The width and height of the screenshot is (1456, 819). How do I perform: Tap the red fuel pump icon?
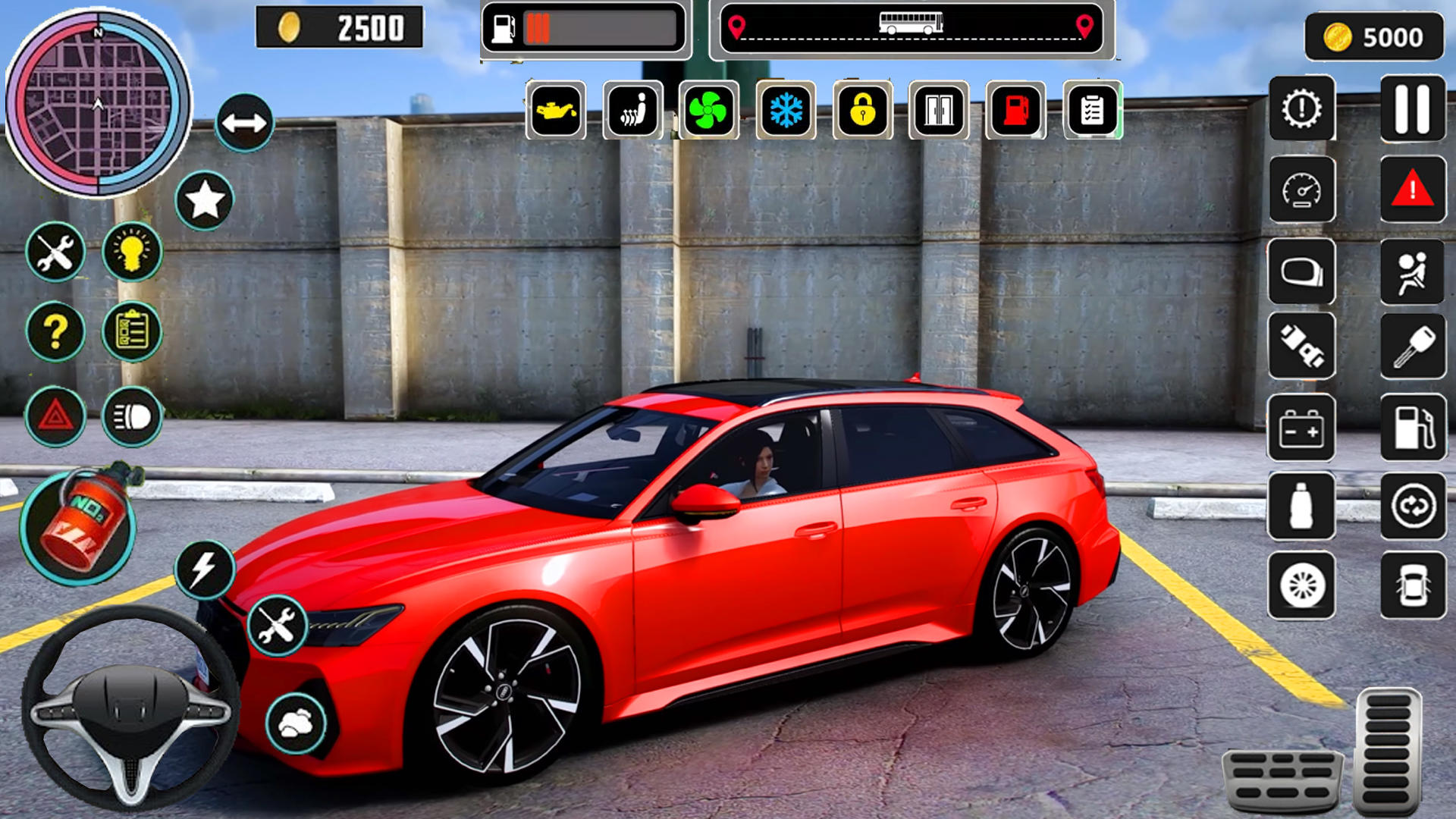pyautogui.click(x=1014, y=112)
